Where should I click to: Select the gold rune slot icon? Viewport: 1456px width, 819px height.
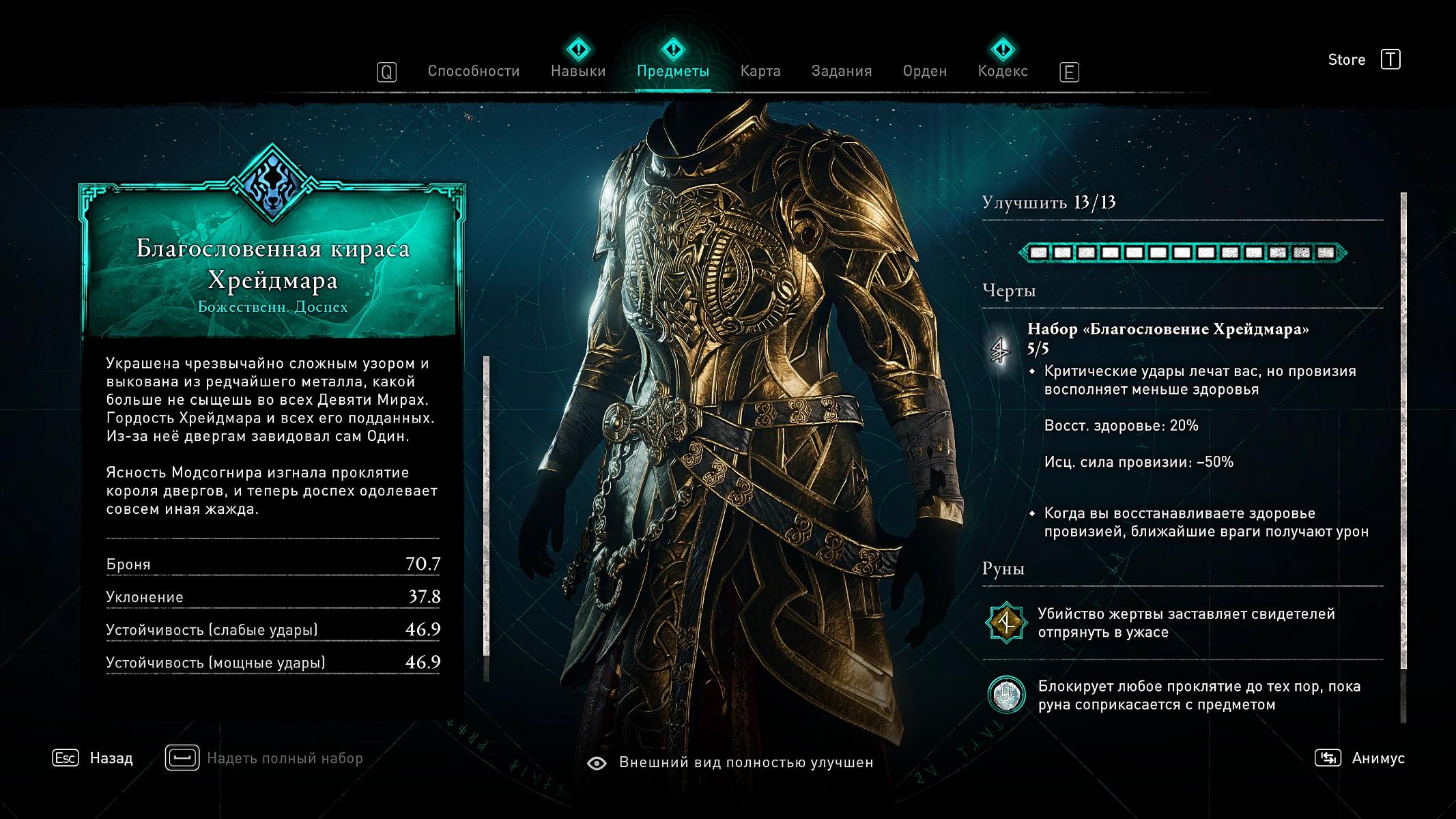pyautogui.click(x=1006, y=622)
